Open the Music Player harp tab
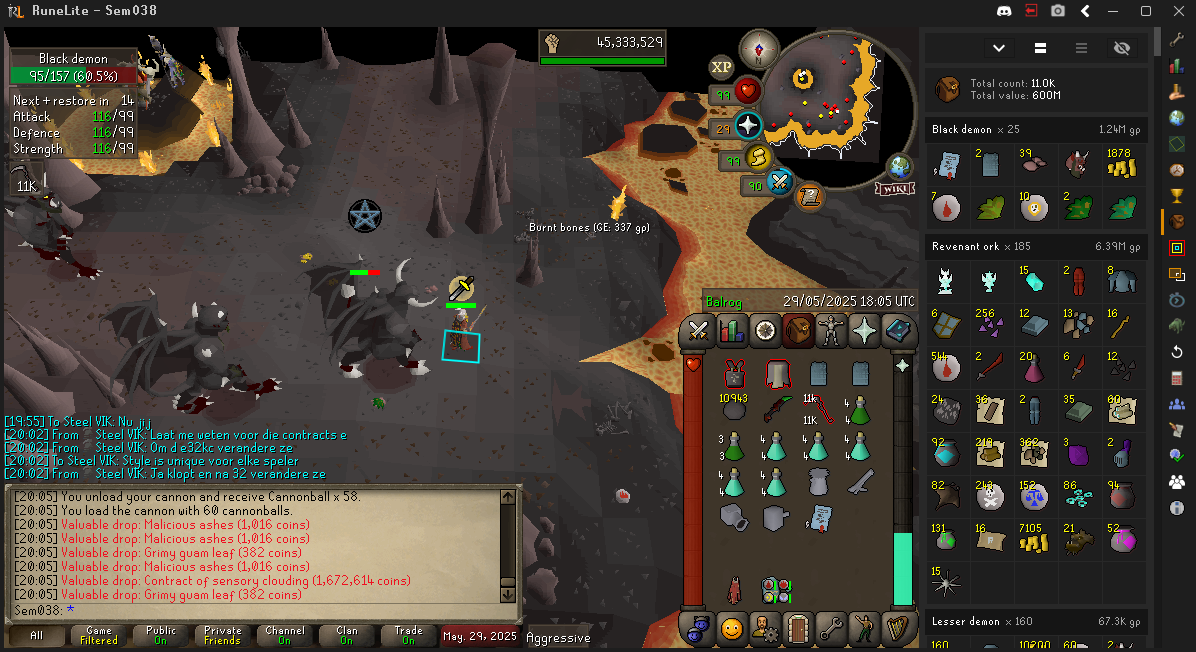Image resolution: width=1196 pixels, height=652 pixels. click(898, 628)
